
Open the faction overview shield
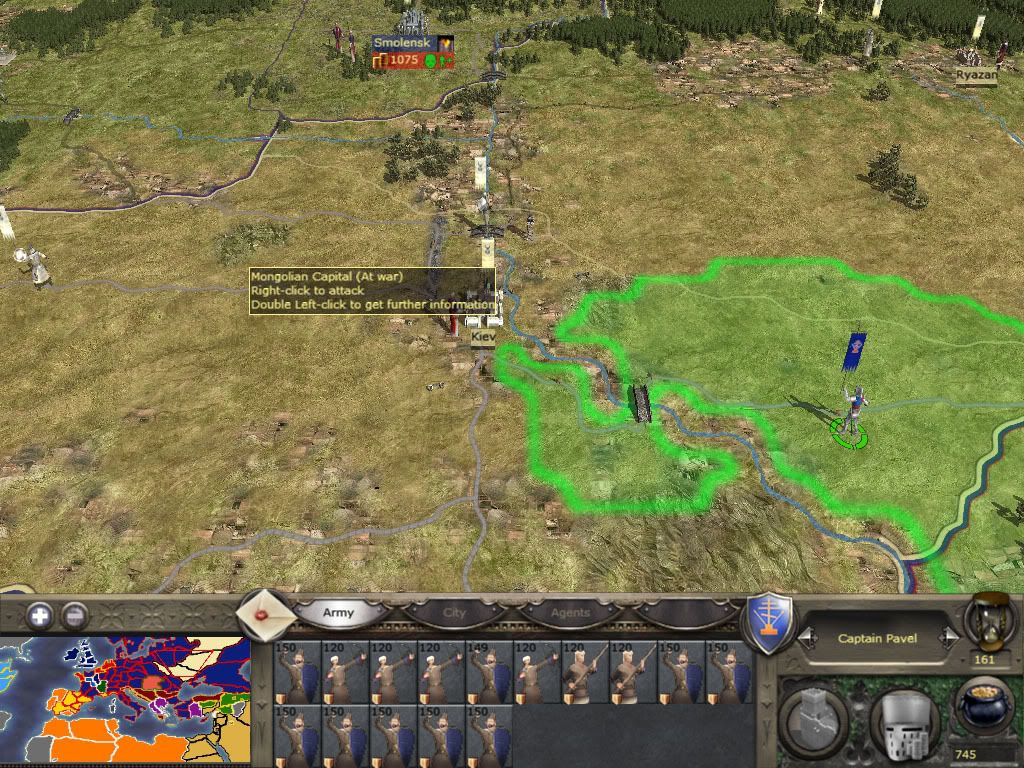(771, 622)
